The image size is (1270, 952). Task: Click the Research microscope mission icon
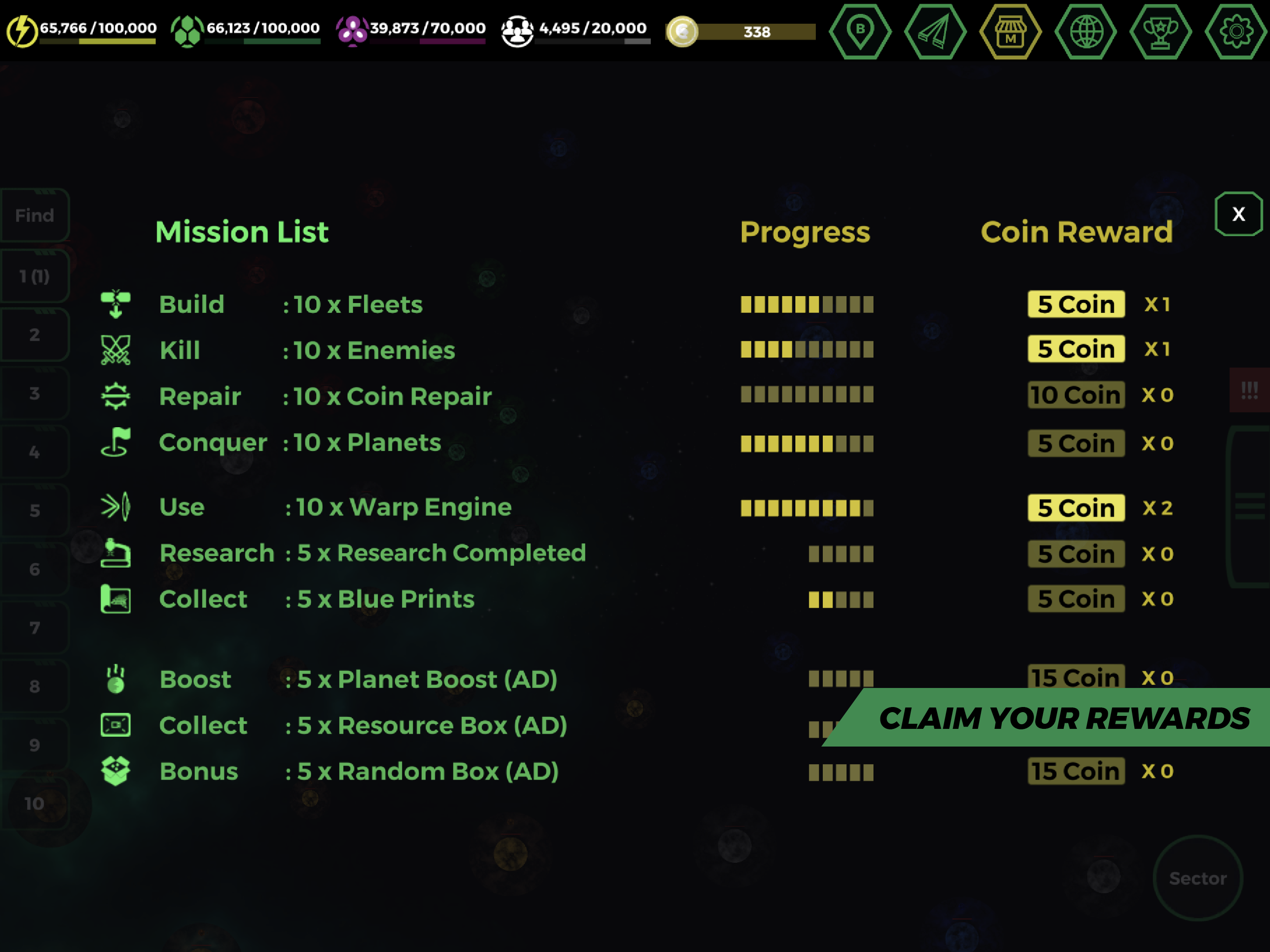[x=116, y=553]
